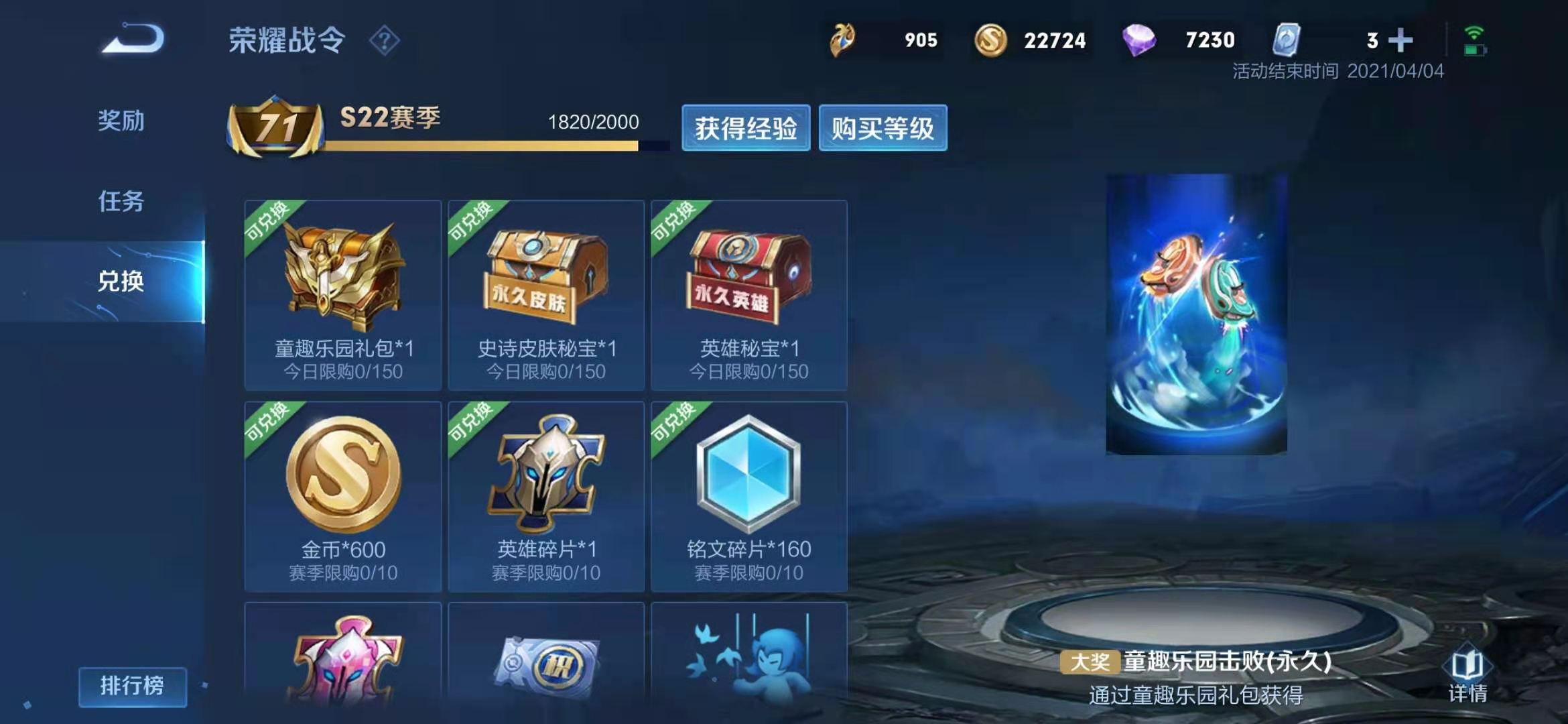Choose the 英雄秘宝 red chest
1568x724 pixels.
click(x=749, y=295)
